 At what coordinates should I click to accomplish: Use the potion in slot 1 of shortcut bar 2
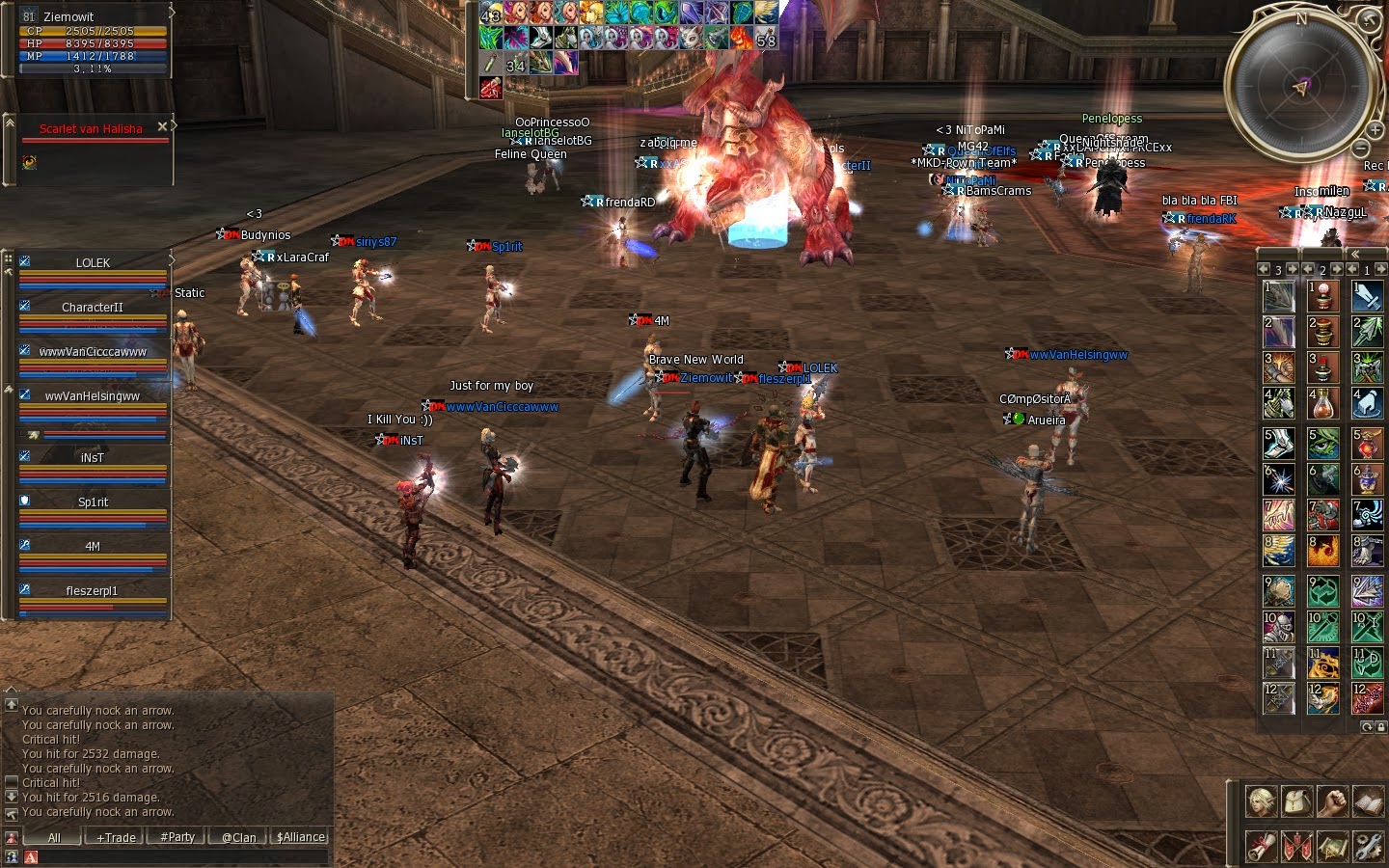click(x=1323, y=297)
